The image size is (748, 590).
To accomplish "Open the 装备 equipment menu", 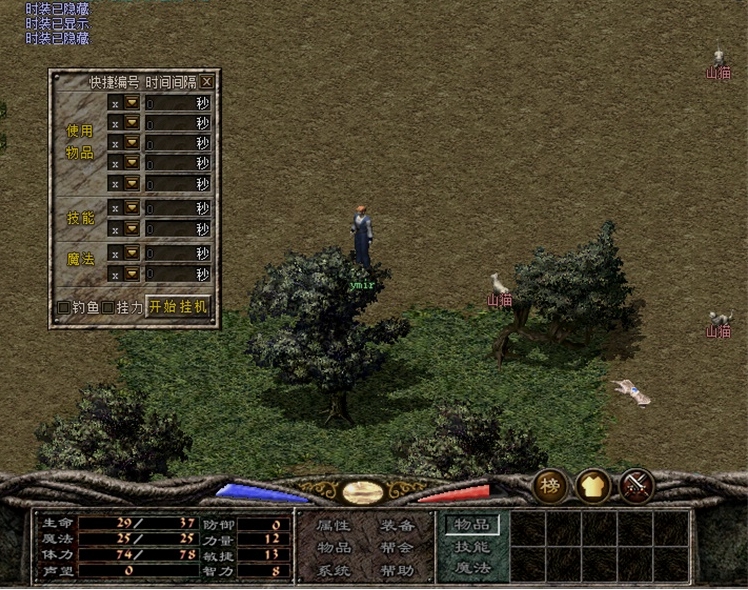I will 397,525.
